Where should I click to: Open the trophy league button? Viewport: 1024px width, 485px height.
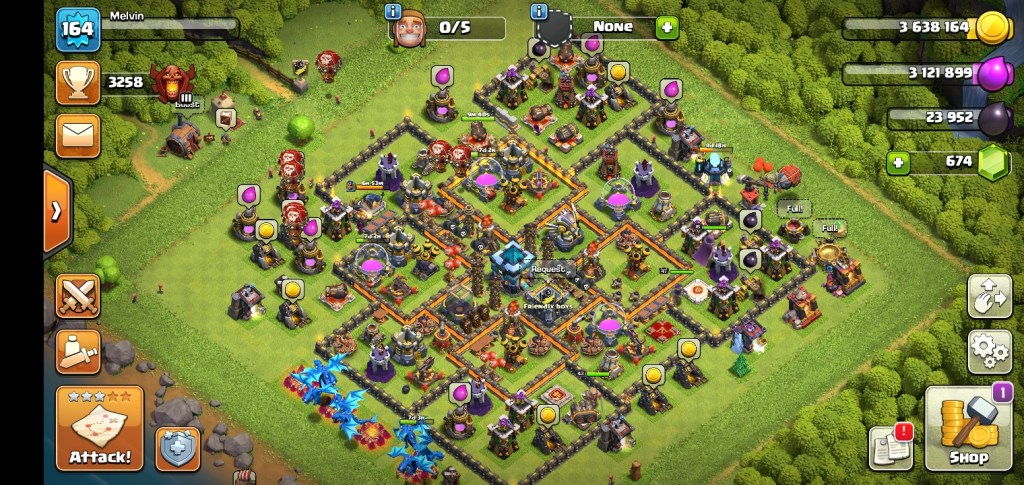tap(77, 83)
